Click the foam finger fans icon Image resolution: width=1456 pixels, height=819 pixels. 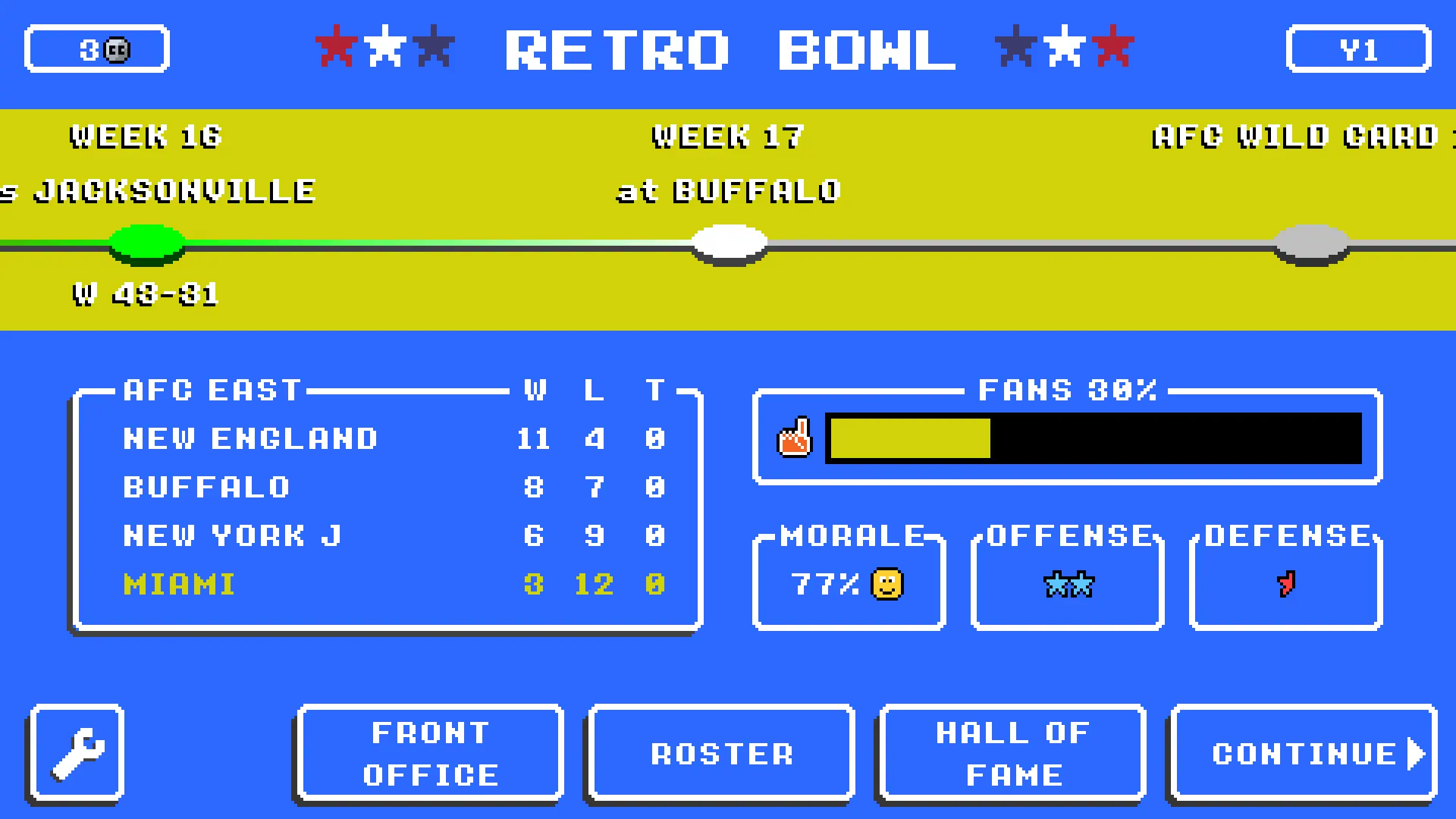tap(793, 438)
